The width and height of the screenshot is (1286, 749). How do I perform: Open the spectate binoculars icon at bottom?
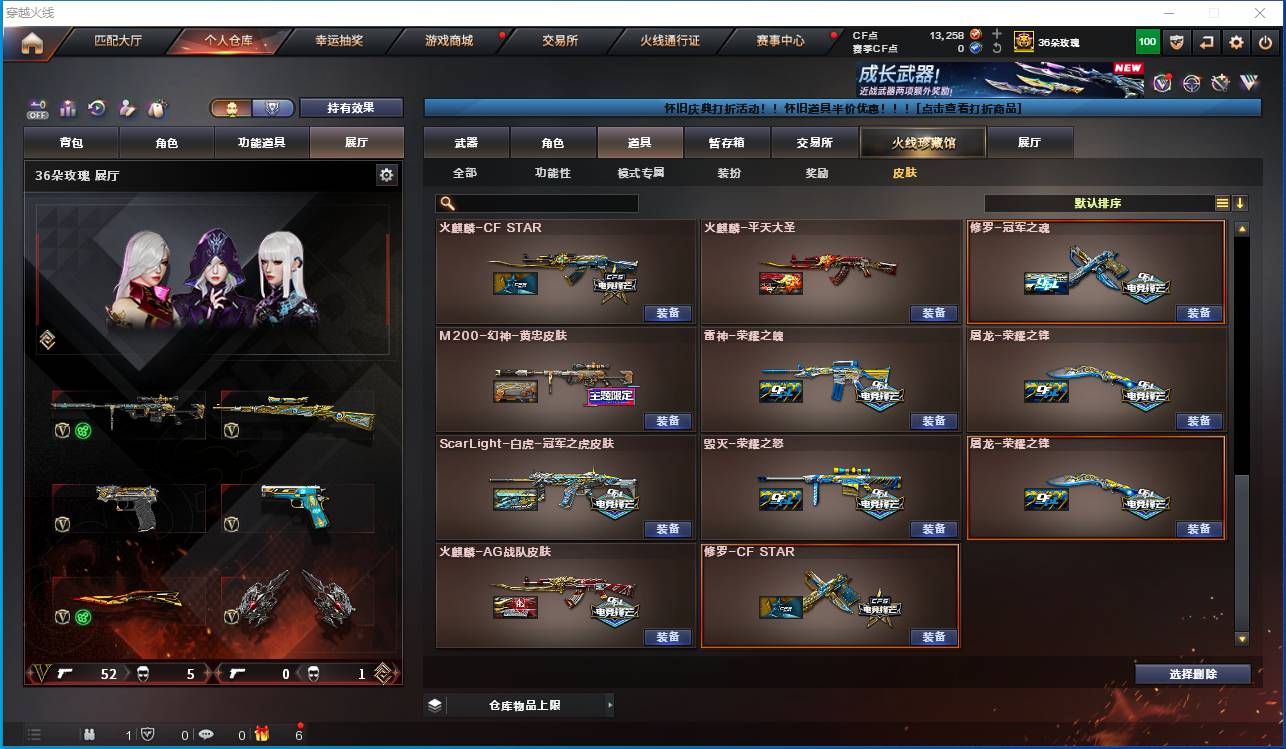pos(90,735)
